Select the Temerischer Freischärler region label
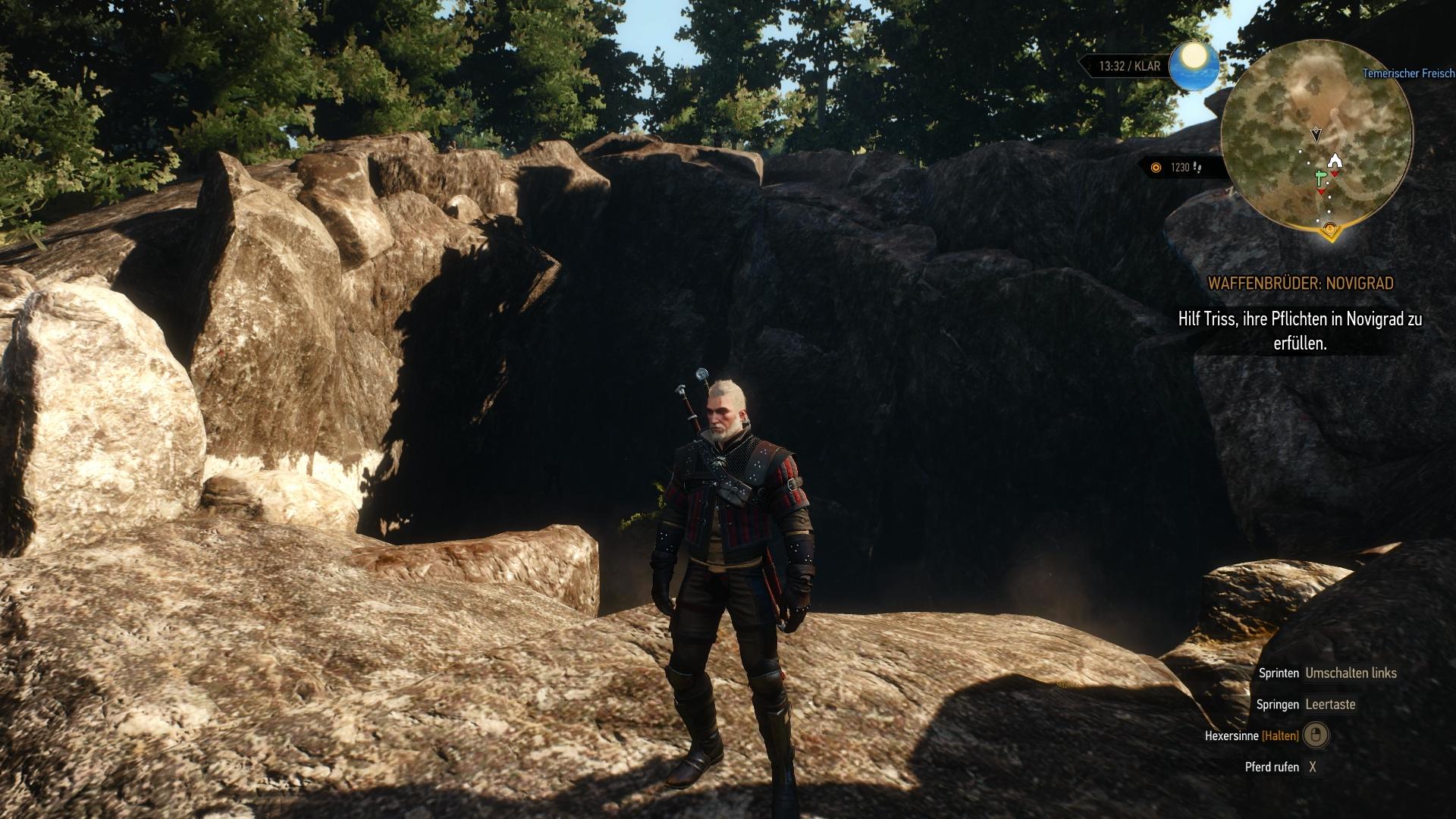 coord(1408,74)
